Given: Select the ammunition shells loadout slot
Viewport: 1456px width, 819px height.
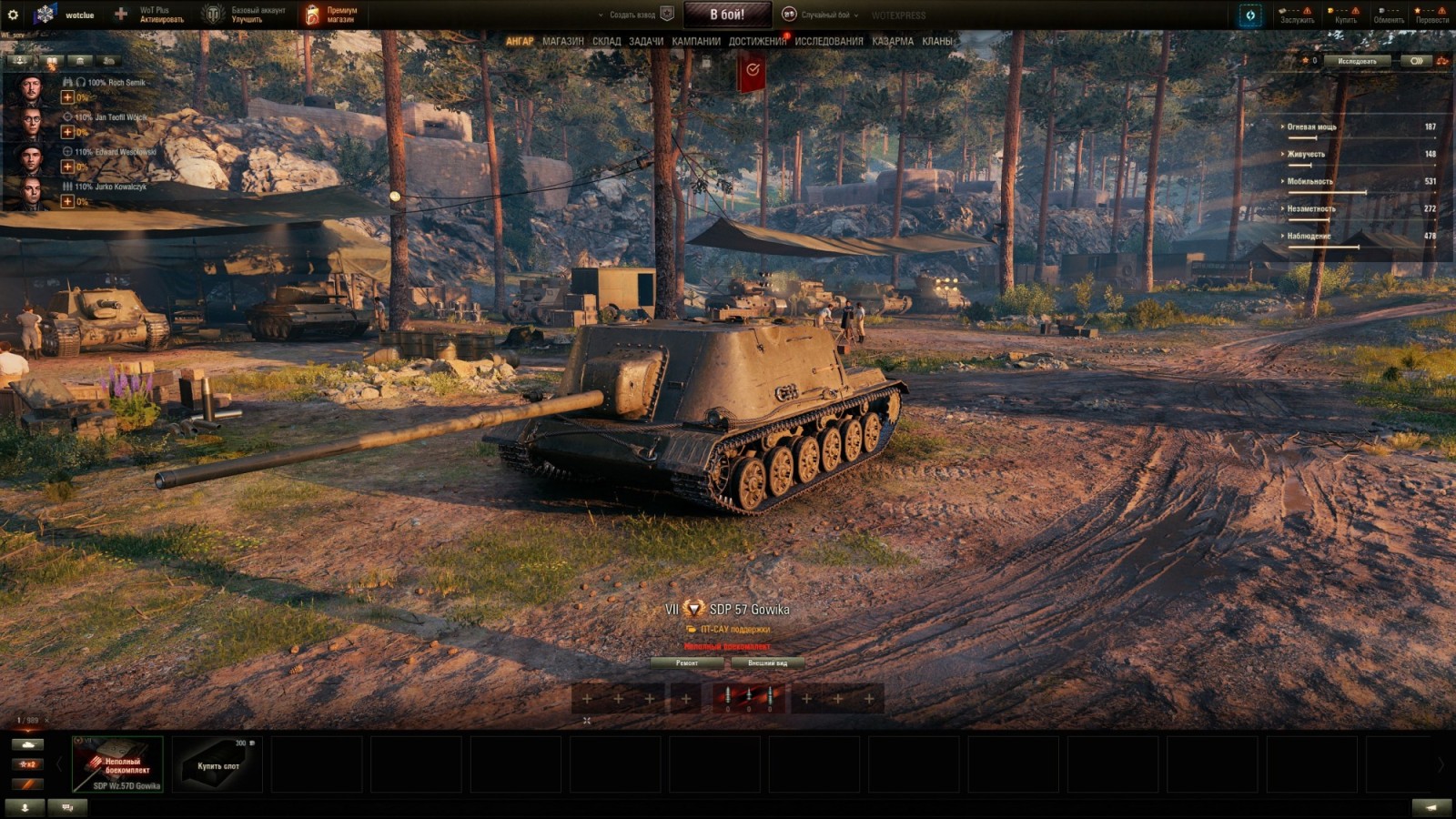Looking at the screenshot, I should [x=748, y=698].
